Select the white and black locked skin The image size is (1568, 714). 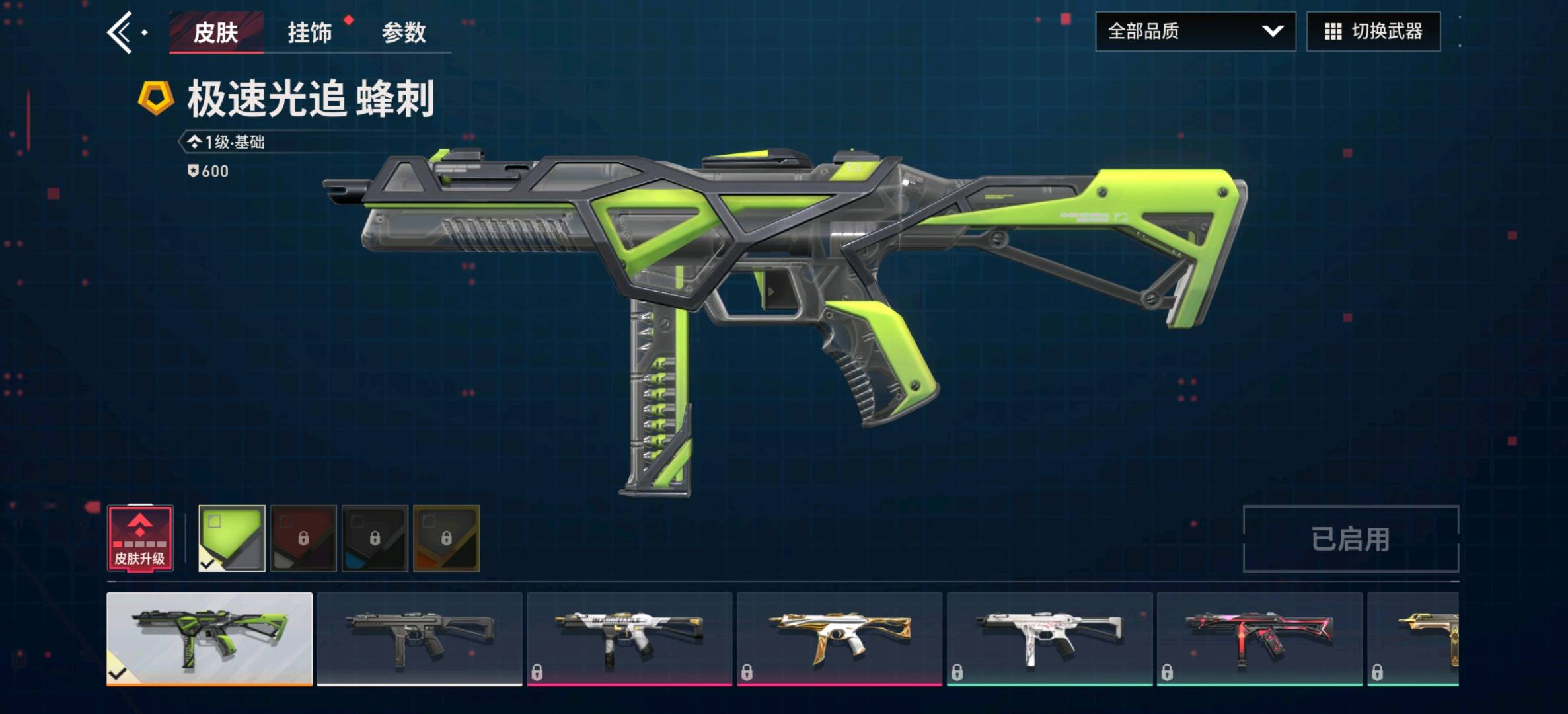(x=629, y=639)
